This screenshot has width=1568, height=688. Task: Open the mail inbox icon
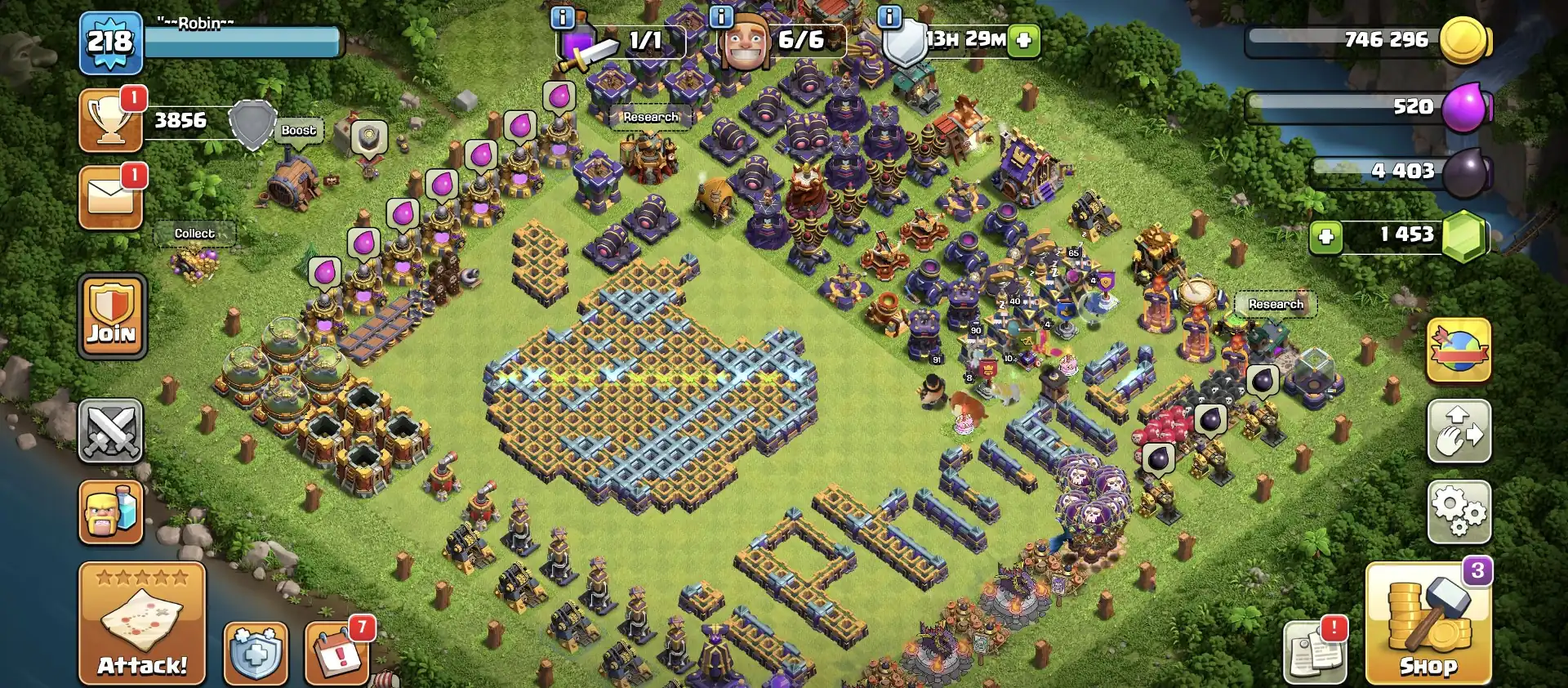[111, 196]
